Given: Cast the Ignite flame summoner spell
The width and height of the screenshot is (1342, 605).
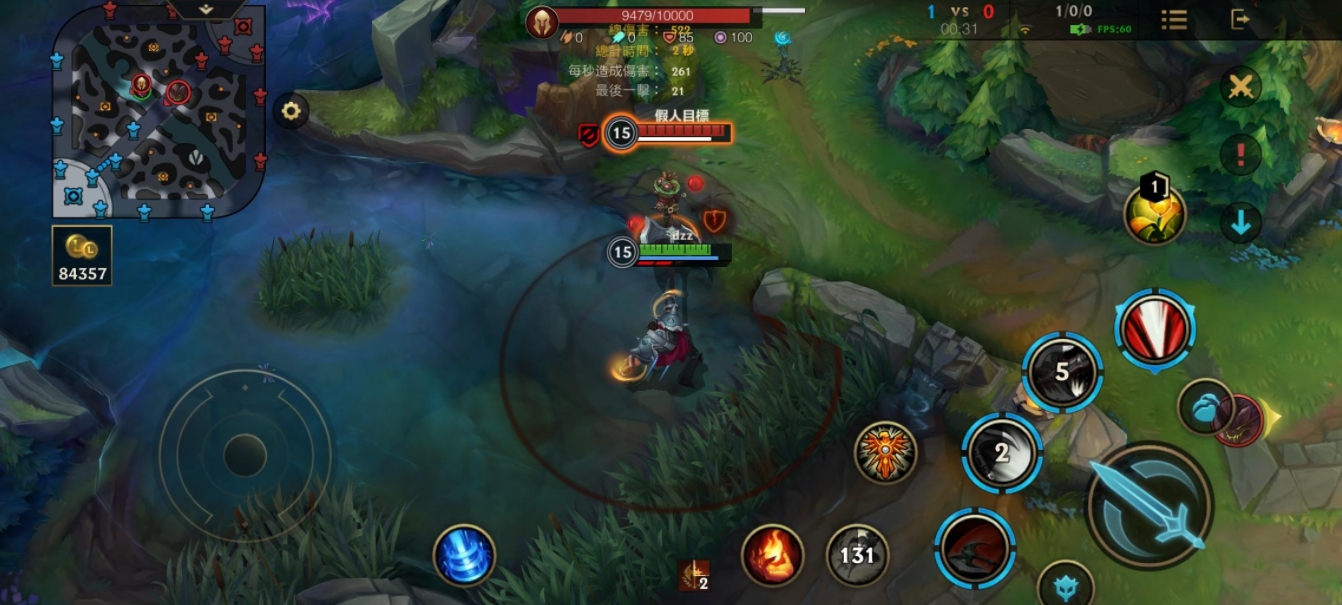Looking at the screenshot, I should point(772,555).
